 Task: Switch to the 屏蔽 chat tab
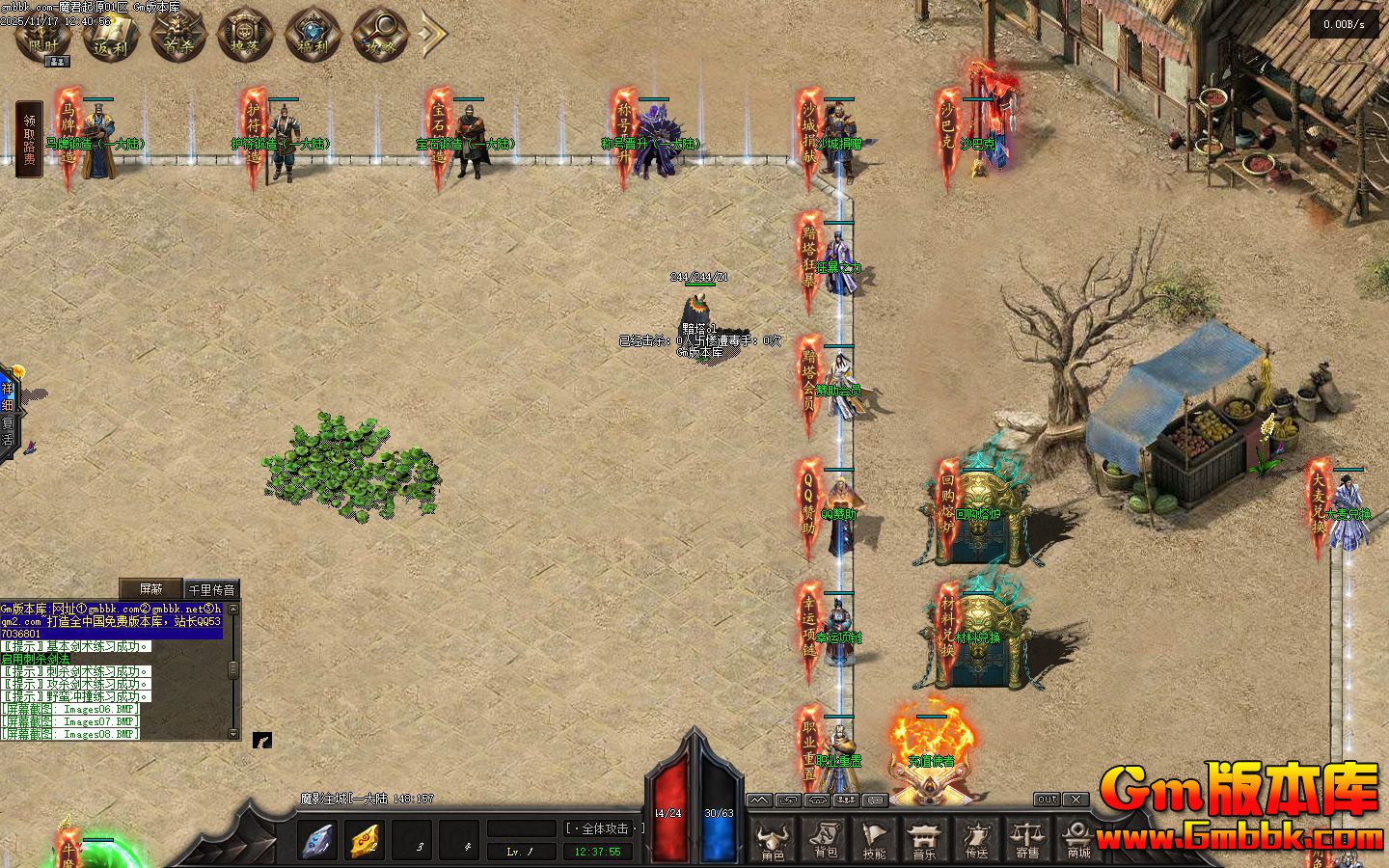[150, 589]
